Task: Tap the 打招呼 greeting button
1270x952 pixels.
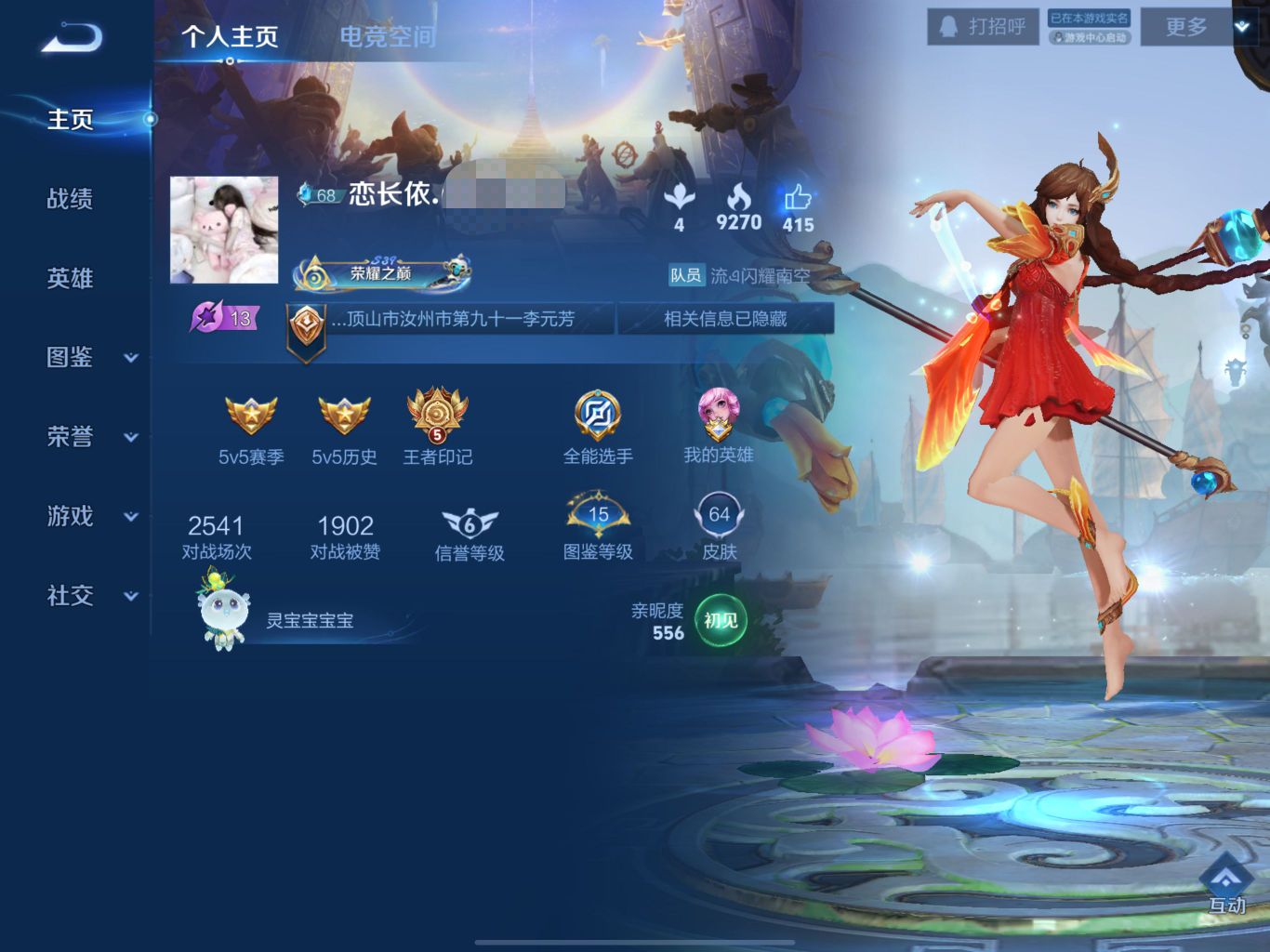Action: 983,27
